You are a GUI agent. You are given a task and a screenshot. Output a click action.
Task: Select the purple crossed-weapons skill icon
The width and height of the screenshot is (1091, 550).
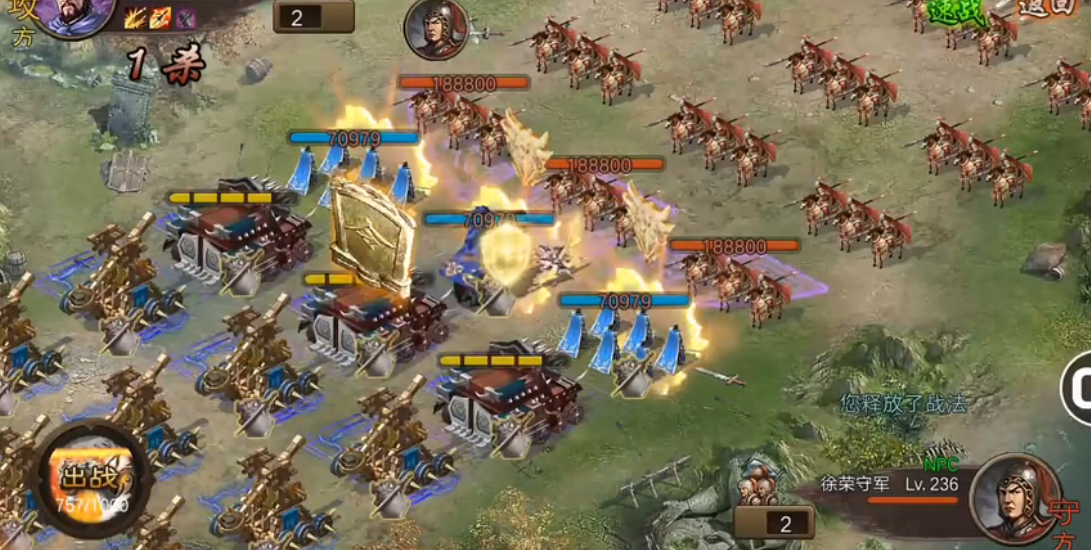pos(185,17)
